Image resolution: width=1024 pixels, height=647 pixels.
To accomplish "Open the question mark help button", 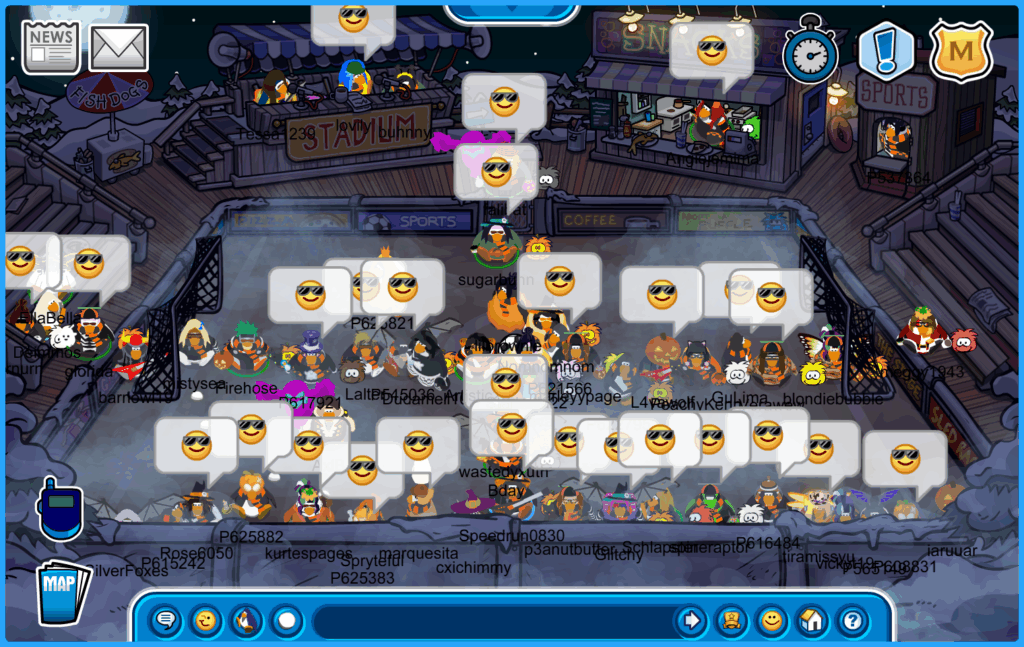I will point(852,621).
